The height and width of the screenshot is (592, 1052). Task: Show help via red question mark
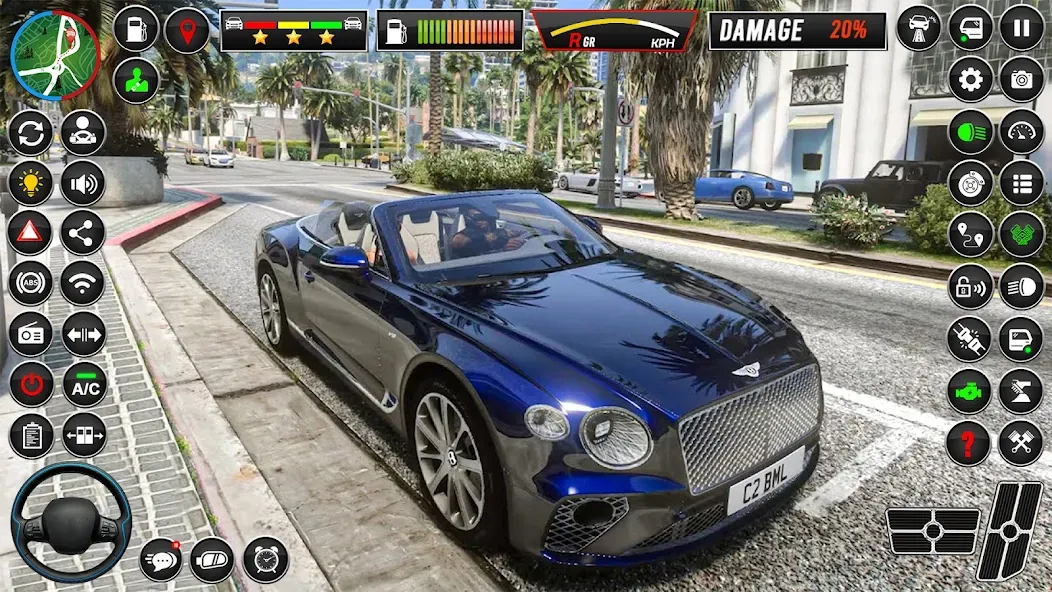(x=968, y=442)
